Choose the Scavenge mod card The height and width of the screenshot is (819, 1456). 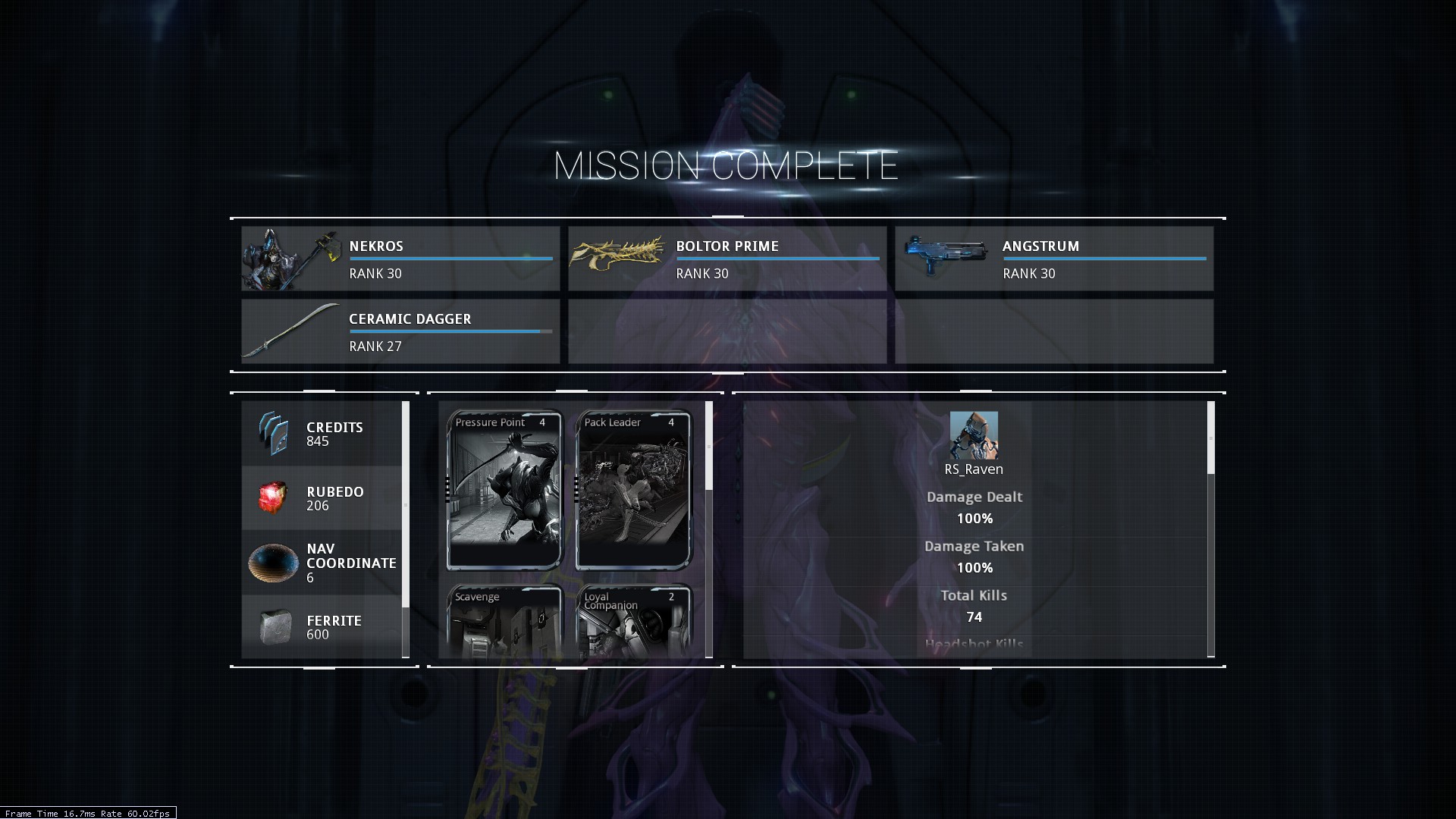pos(504,622)
